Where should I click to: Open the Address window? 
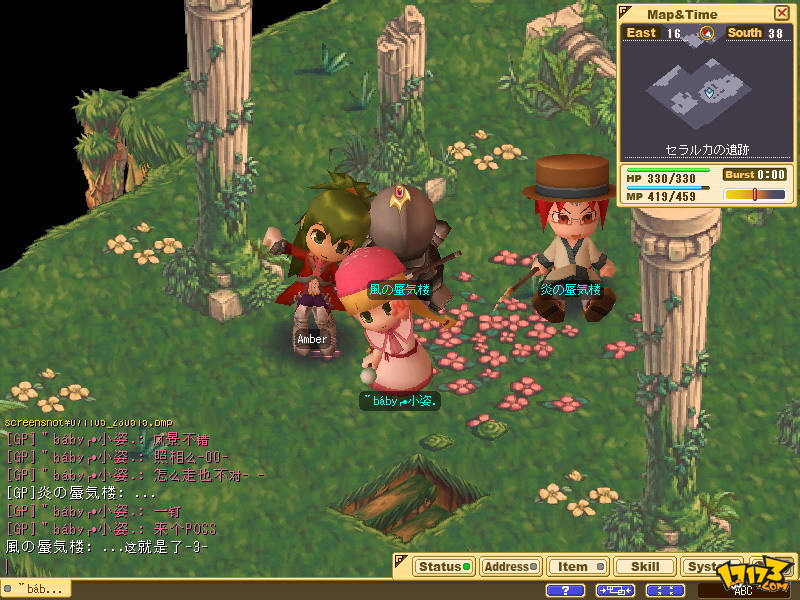[510, 566]
